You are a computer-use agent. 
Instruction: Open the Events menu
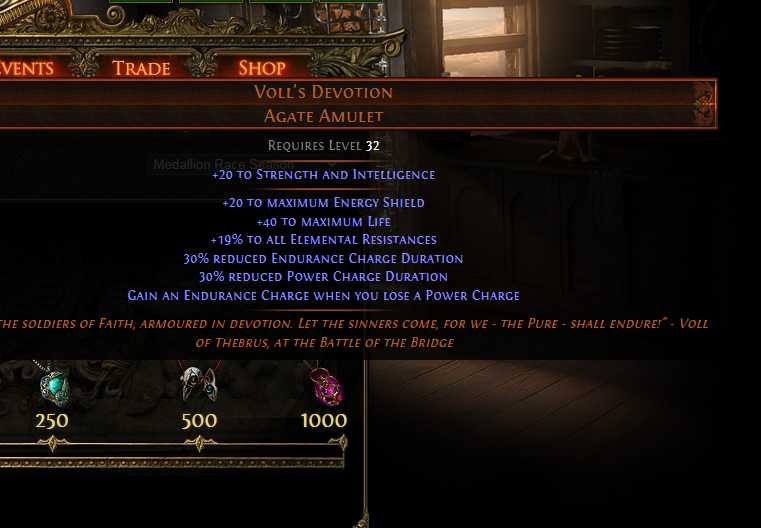tap(27, 68)
